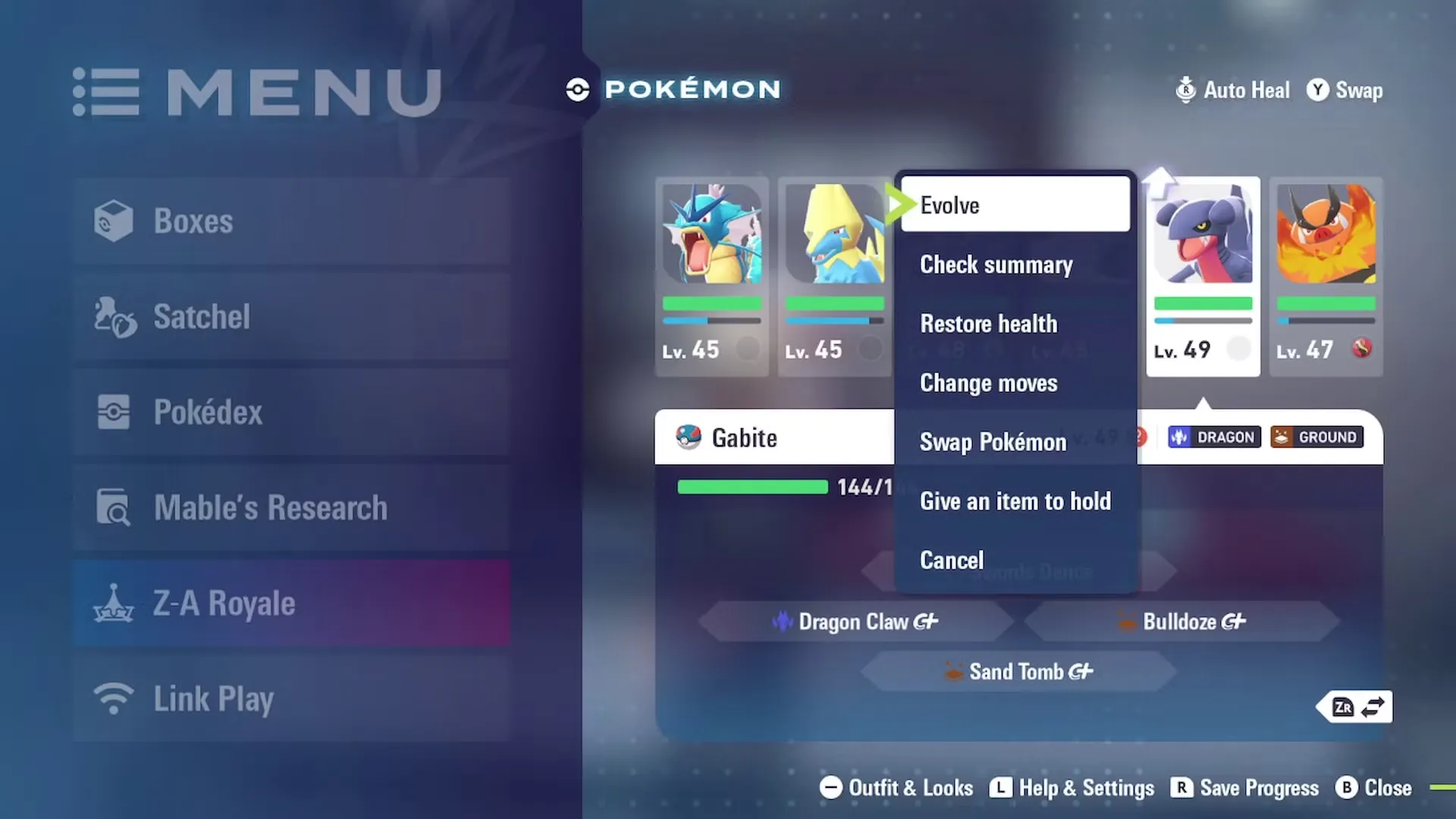Open the Link Play menu entry
1456x819 pixels.
[x=292, y=699]
